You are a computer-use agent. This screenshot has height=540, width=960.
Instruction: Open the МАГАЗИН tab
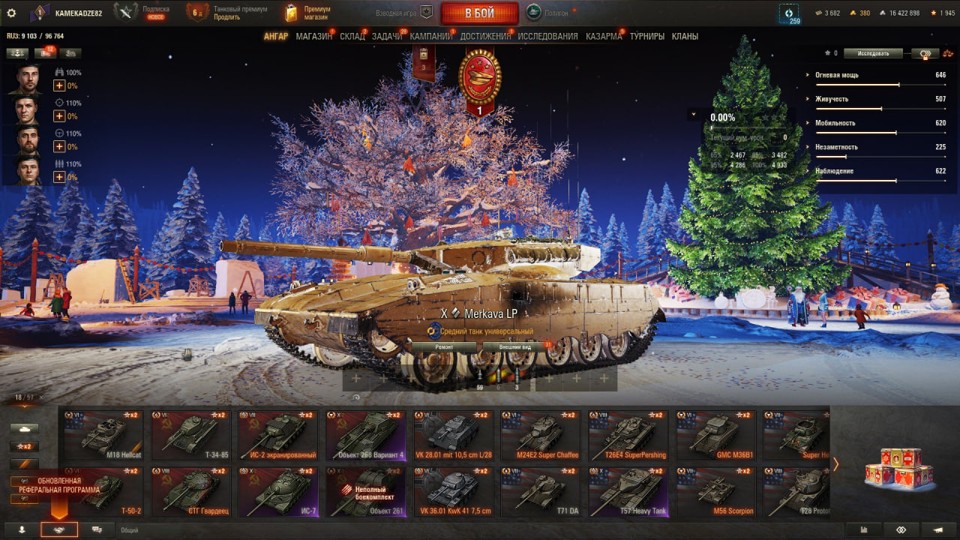[314, 37]
